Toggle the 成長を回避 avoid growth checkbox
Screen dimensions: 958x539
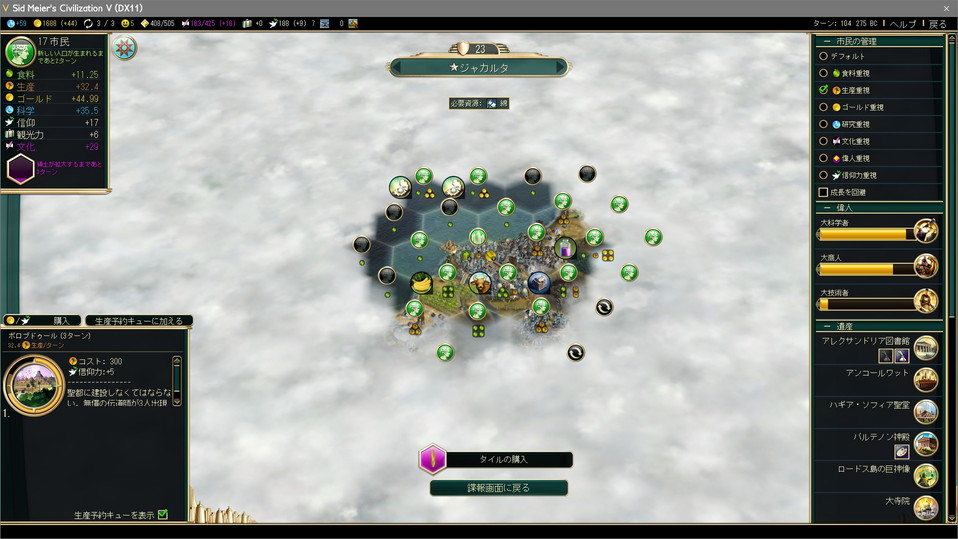(x=824, y=192)
